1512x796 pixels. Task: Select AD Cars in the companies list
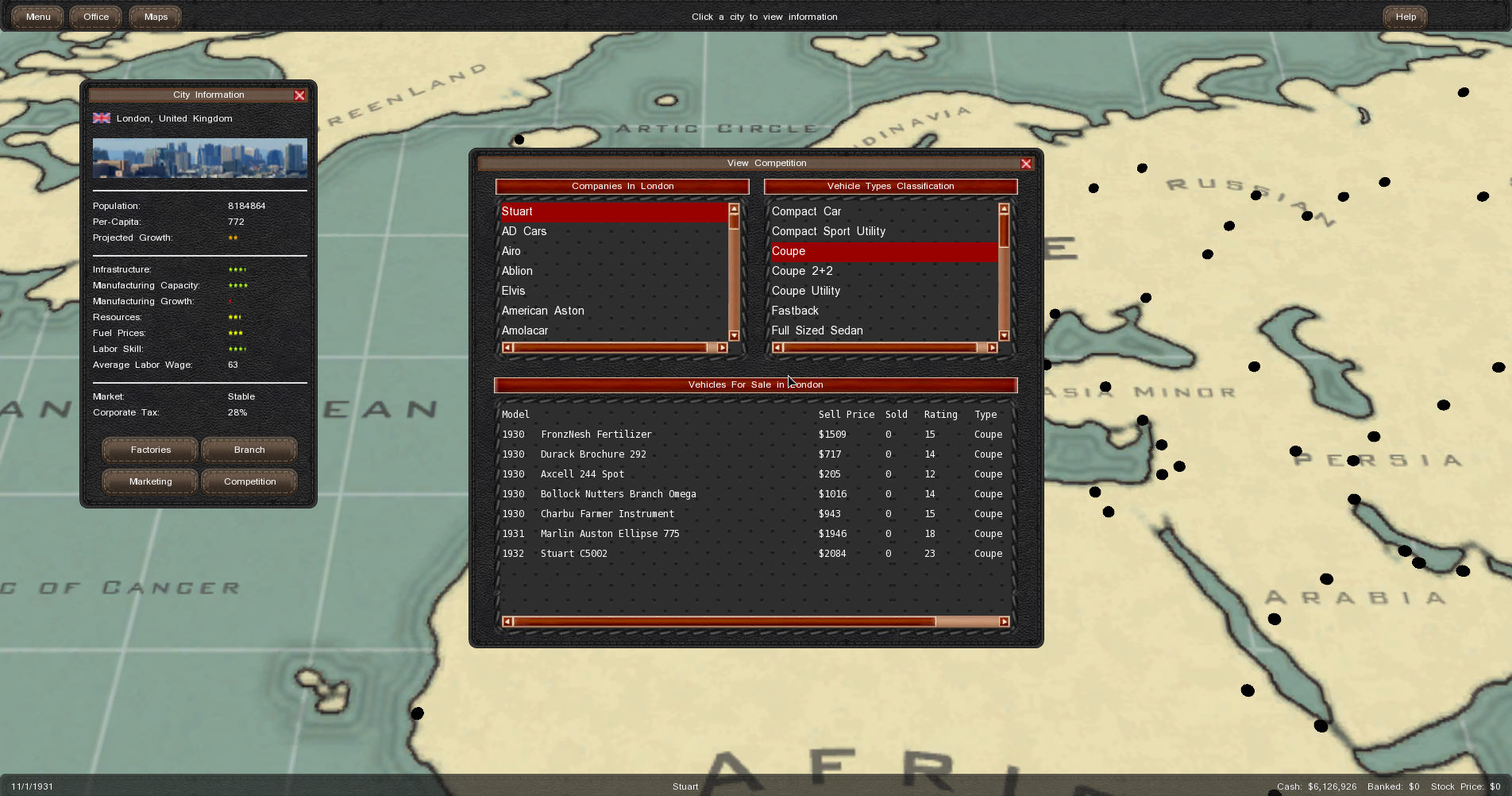(x=524, y=231)
